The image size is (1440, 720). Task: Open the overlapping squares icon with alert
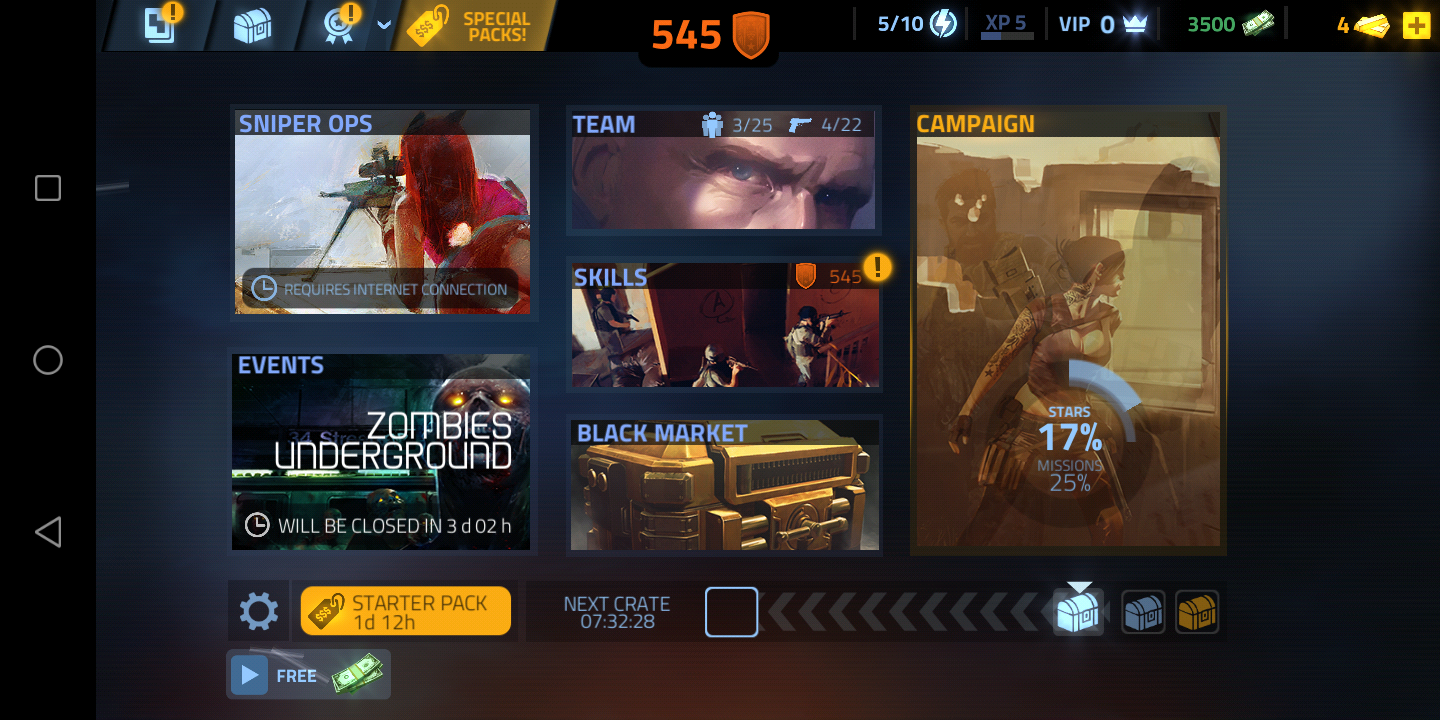(x=160, y=26)
